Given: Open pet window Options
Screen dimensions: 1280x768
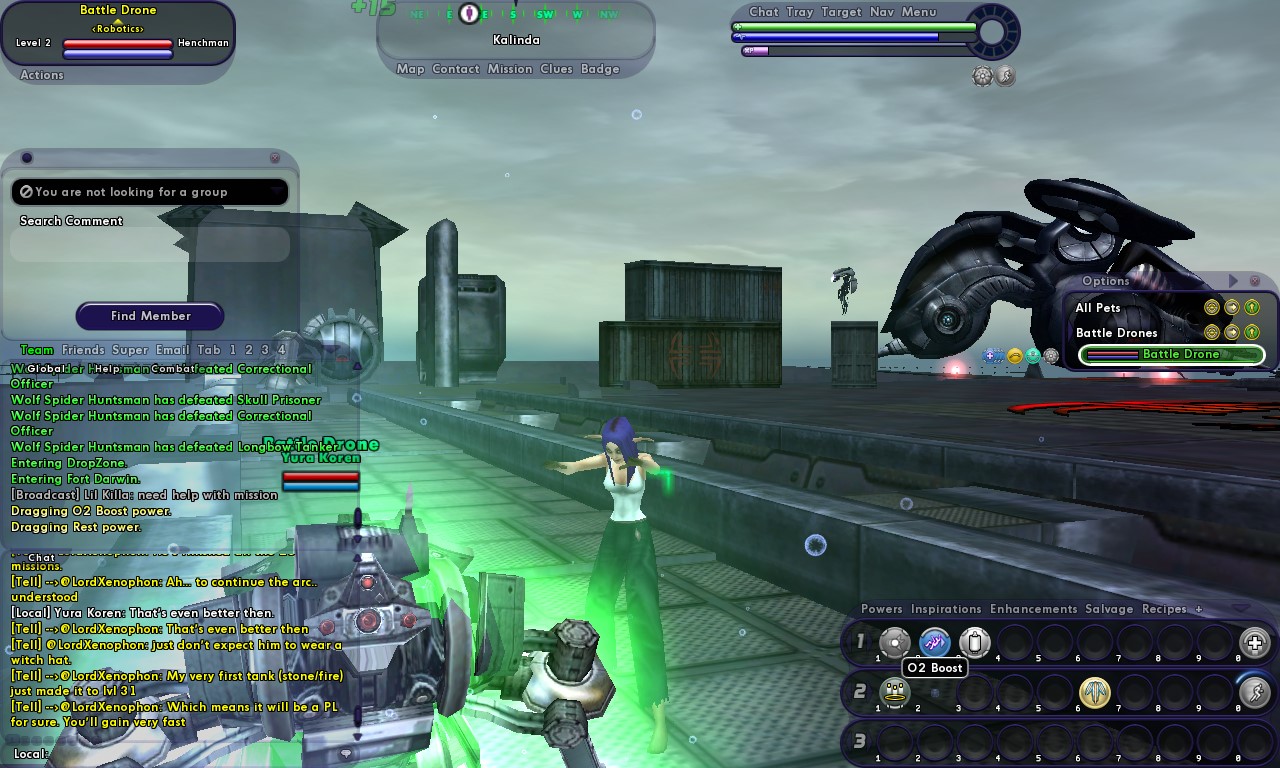Looking at the screenshot, I should coord(1105,281).
